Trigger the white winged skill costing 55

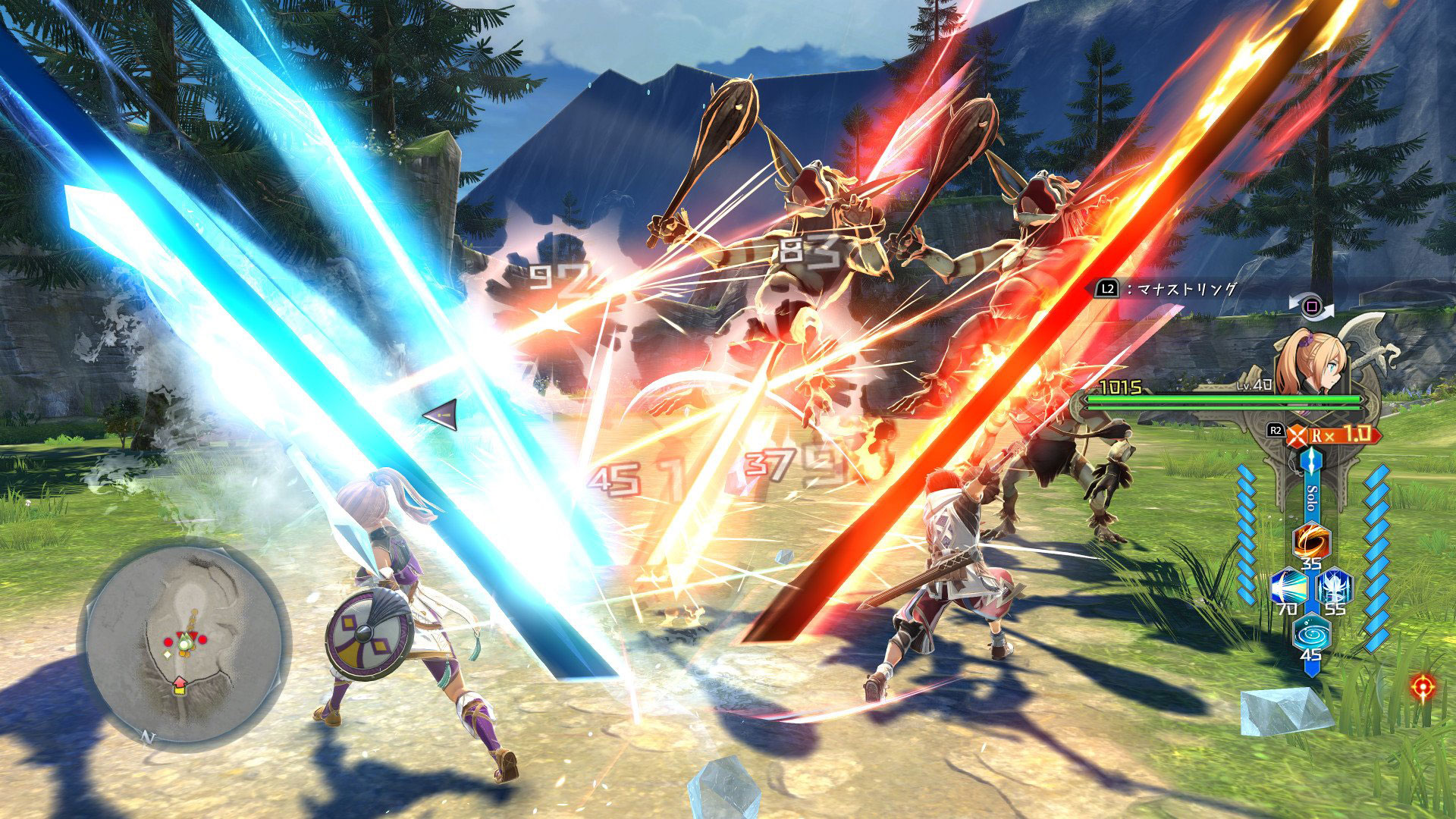[x=1333, y=587]
